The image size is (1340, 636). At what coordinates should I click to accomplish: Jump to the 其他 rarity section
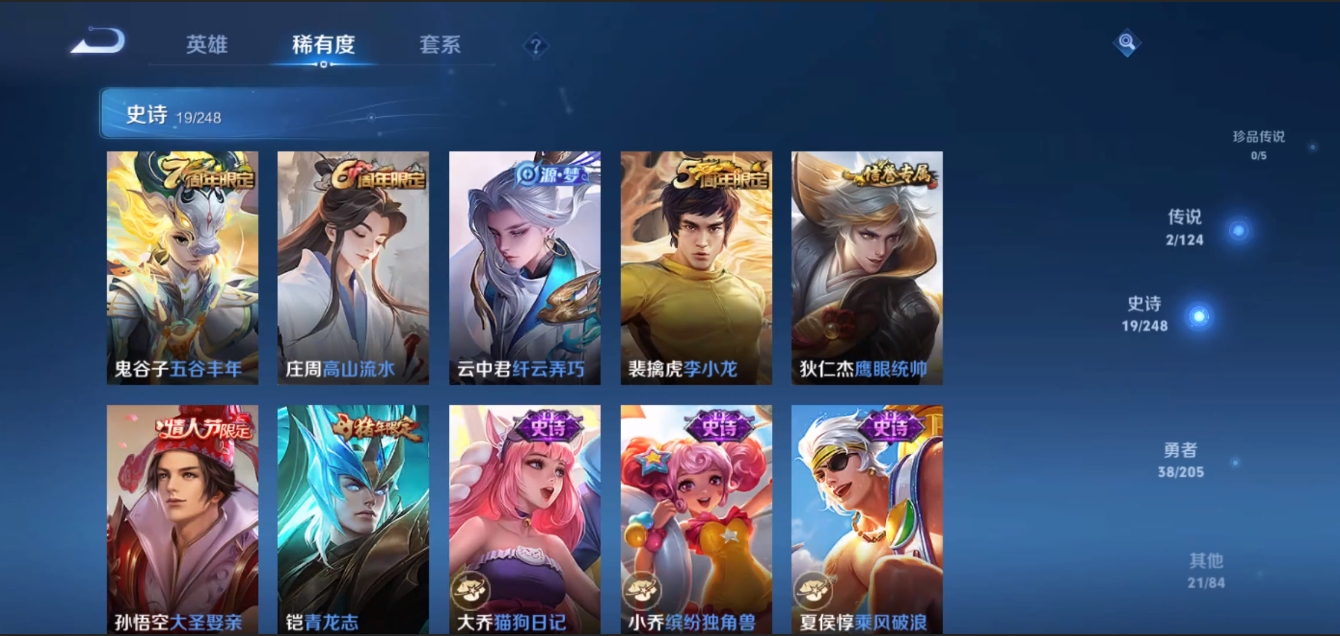1206,570
